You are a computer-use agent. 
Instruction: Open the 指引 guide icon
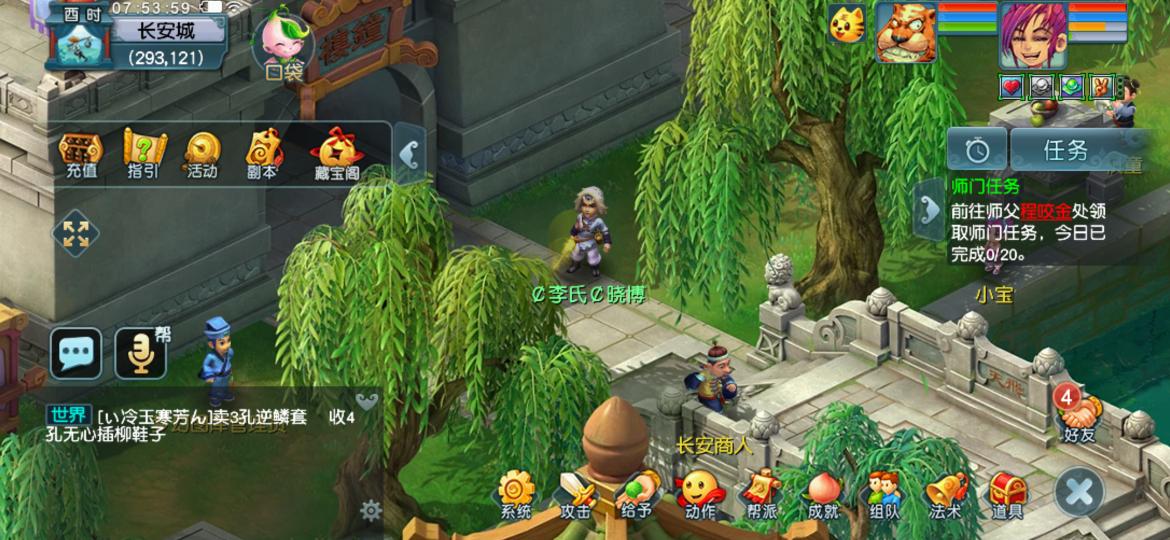tap(142, 154)
